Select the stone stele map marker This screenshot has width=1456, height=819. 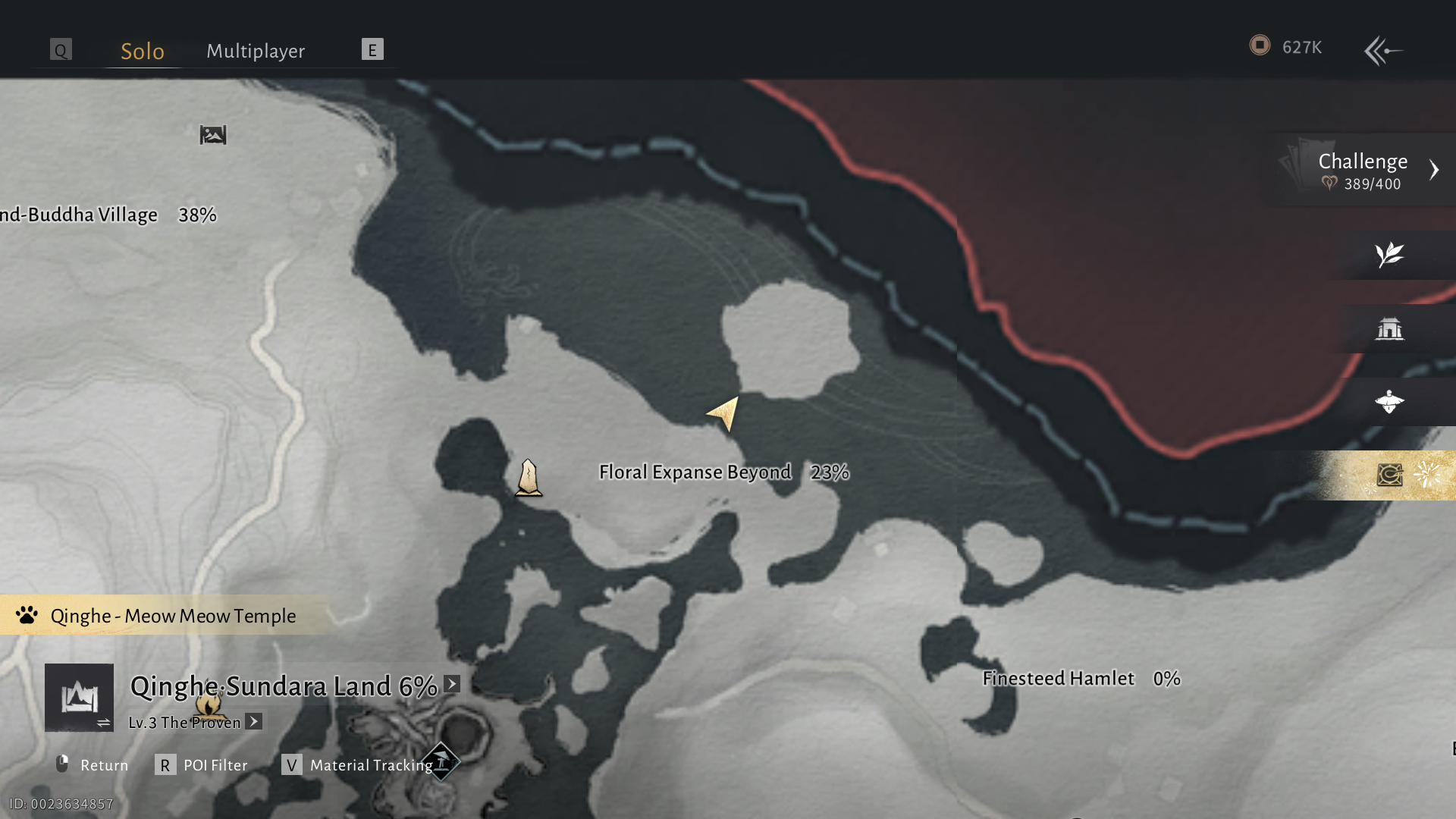pyautogui.click(x=529, y=478)
